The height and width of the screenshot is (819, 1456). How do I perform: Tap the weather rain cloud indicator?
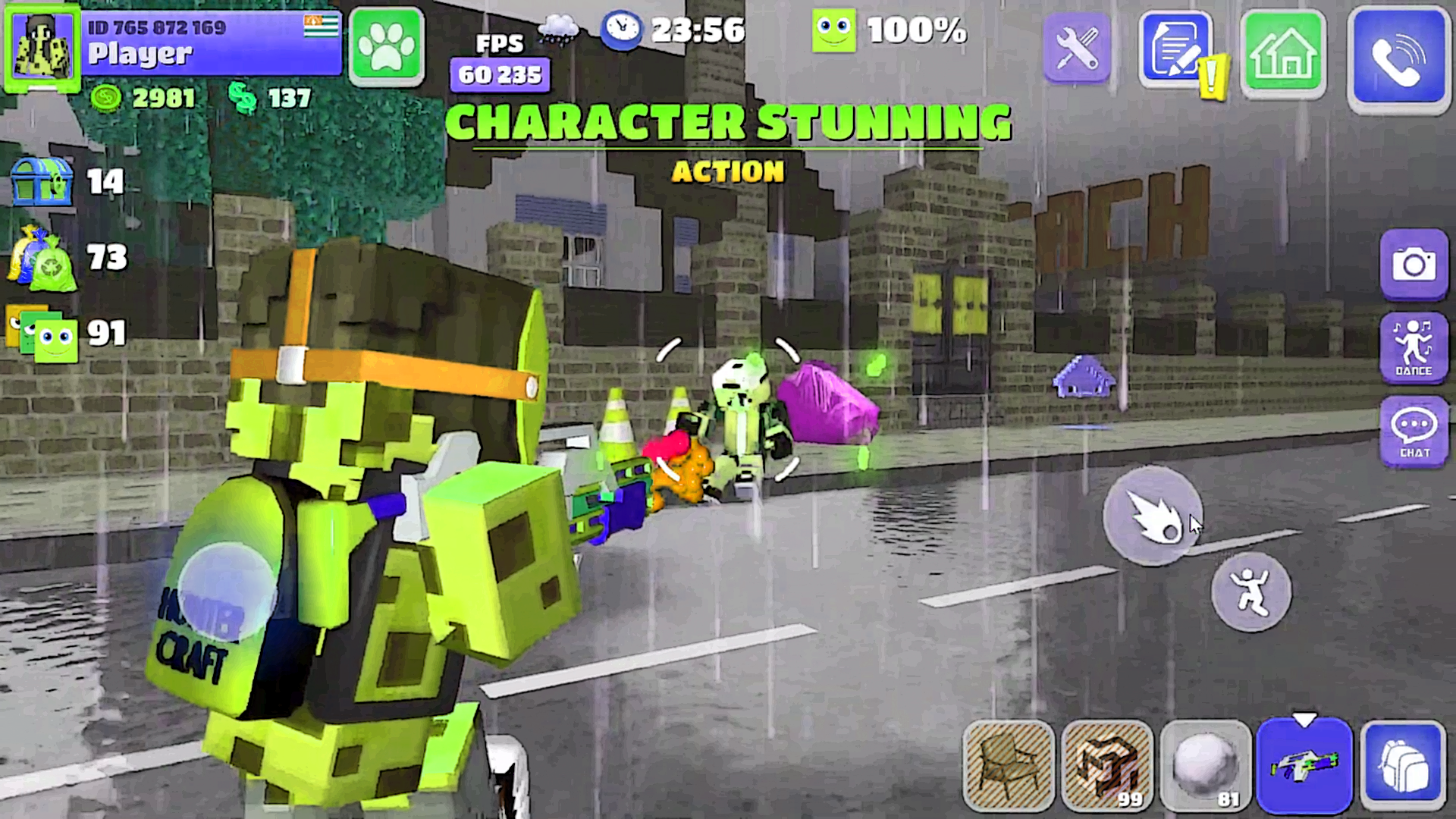(x=558, y=30)
